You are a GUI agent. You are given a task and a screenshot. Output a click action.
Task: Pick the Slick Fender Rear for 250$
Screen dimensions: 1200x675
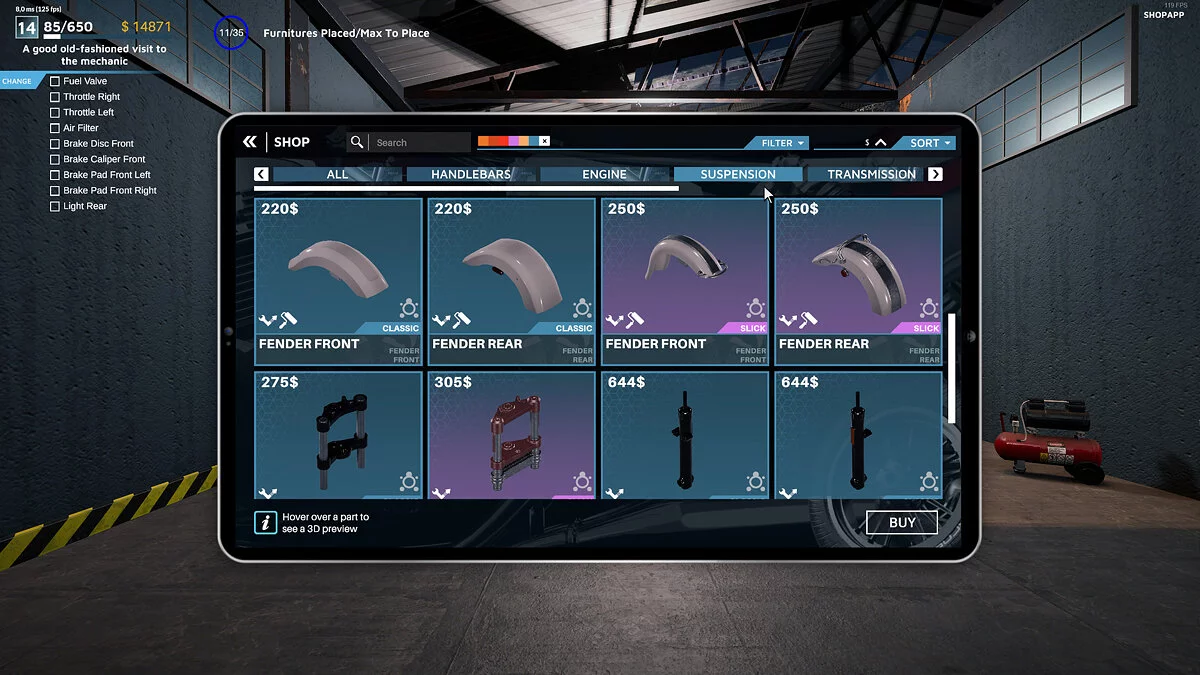coord(858,281)
